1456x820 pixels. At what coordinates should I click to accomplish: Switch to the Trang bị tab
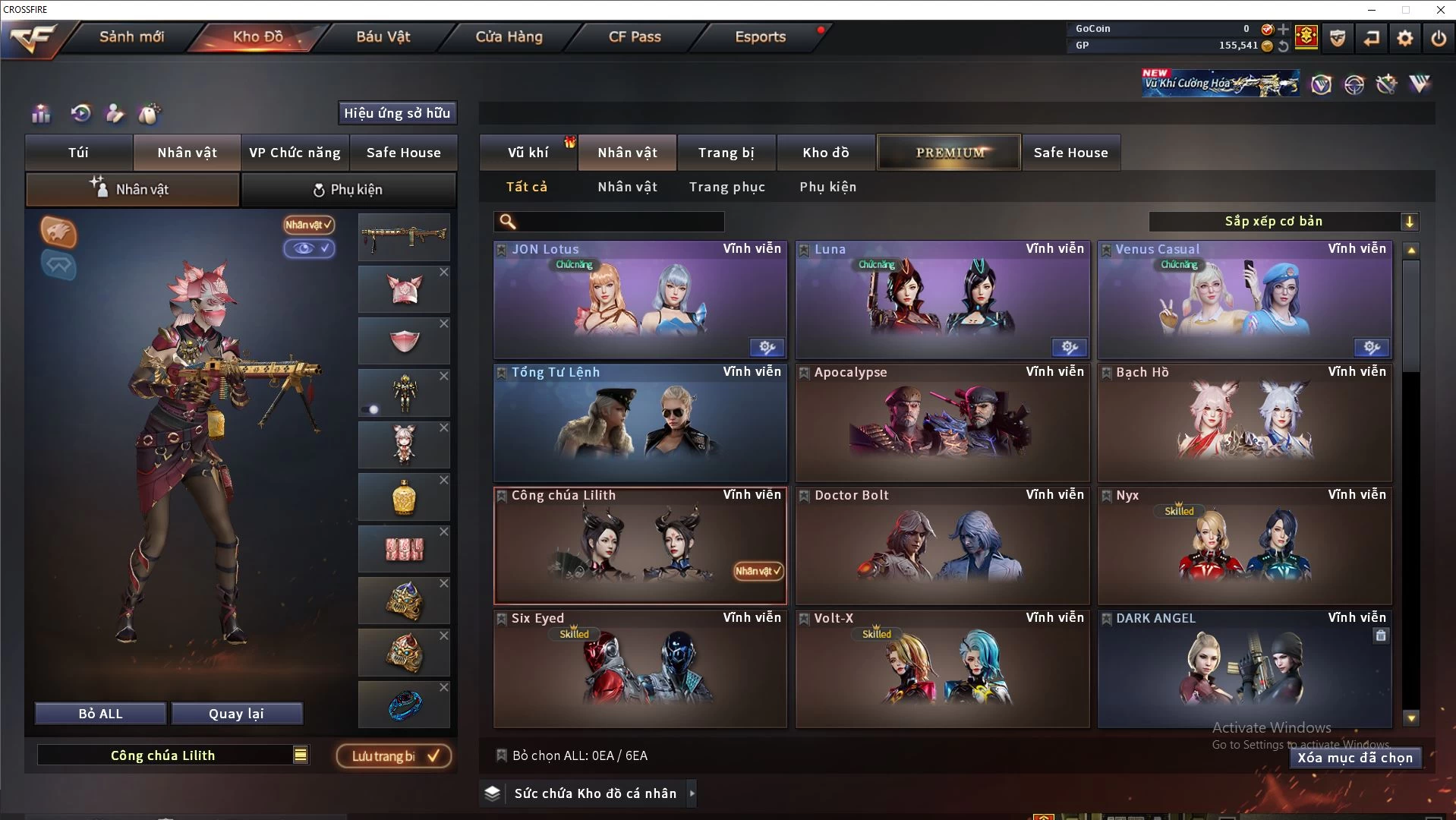[x=726, y=153]
